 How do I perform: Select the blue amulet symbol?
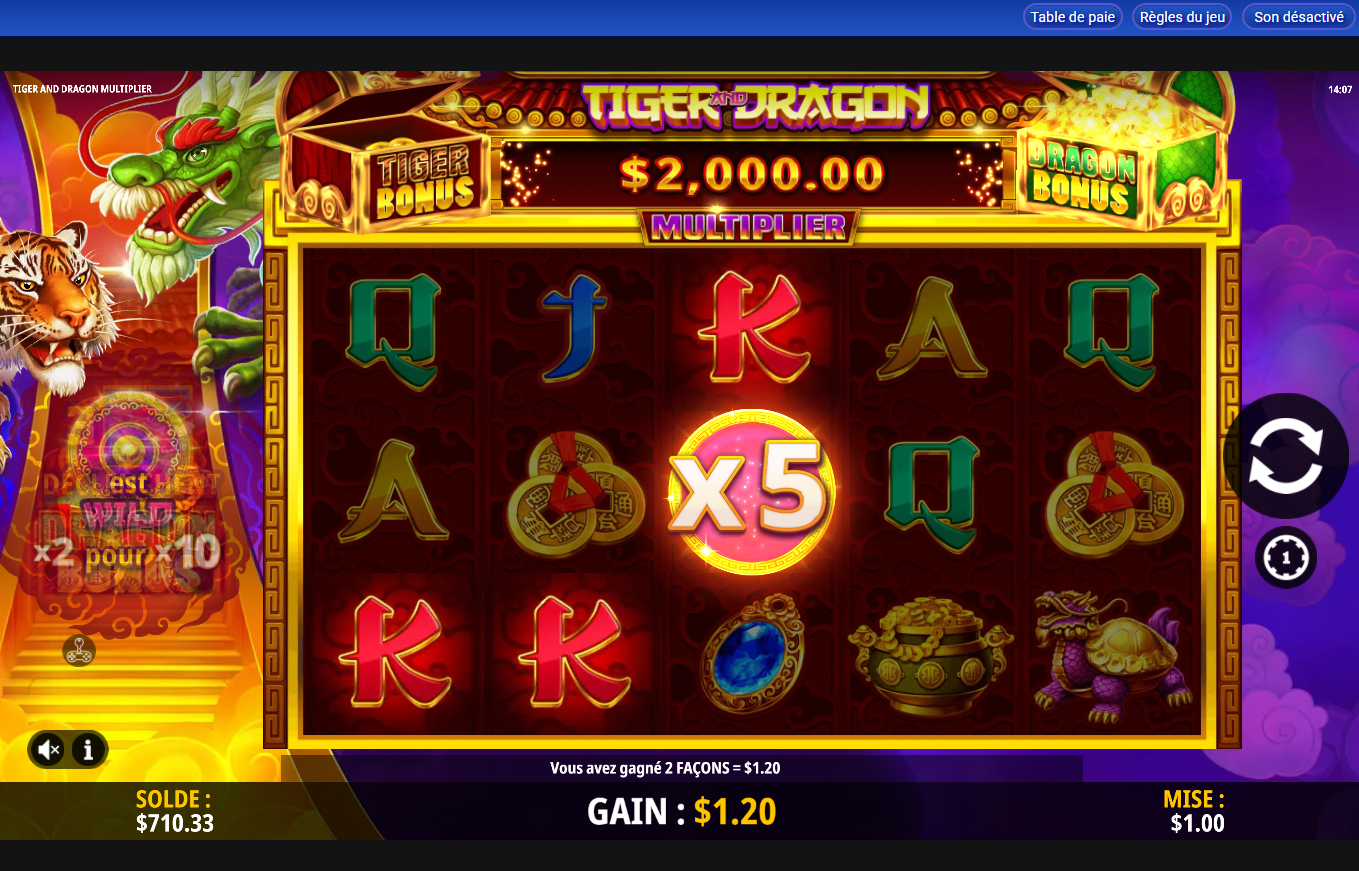point(750,658)
